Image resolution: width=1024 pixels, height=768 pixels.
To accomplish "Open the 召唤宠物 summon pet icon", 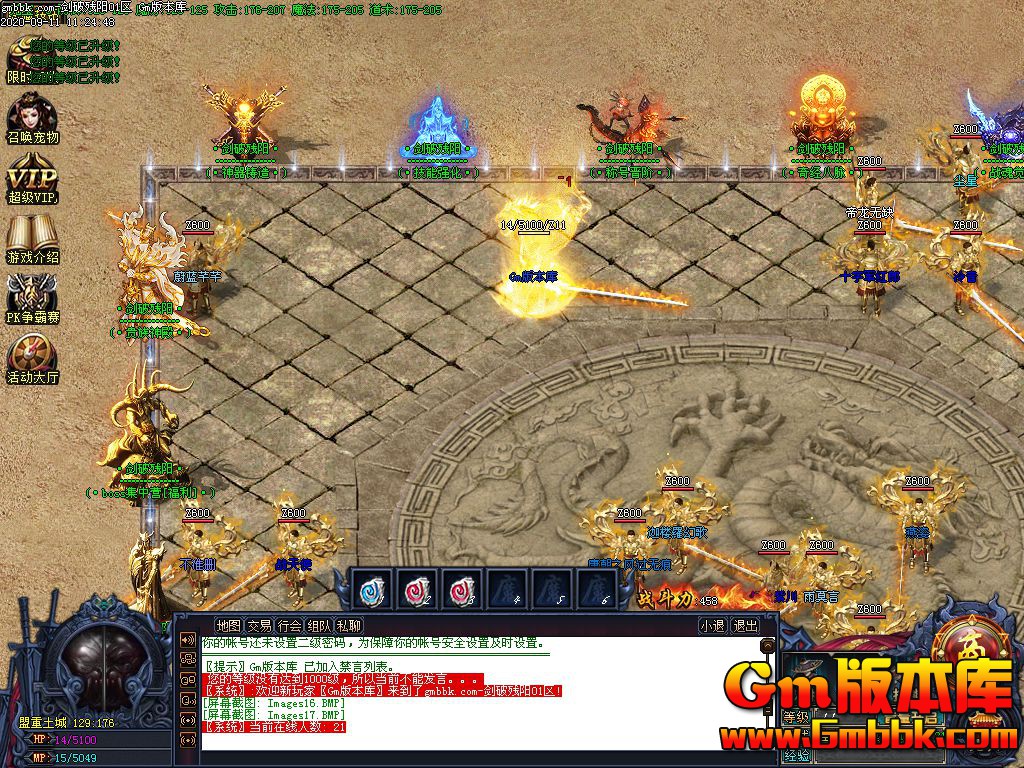I will [33, 118].
